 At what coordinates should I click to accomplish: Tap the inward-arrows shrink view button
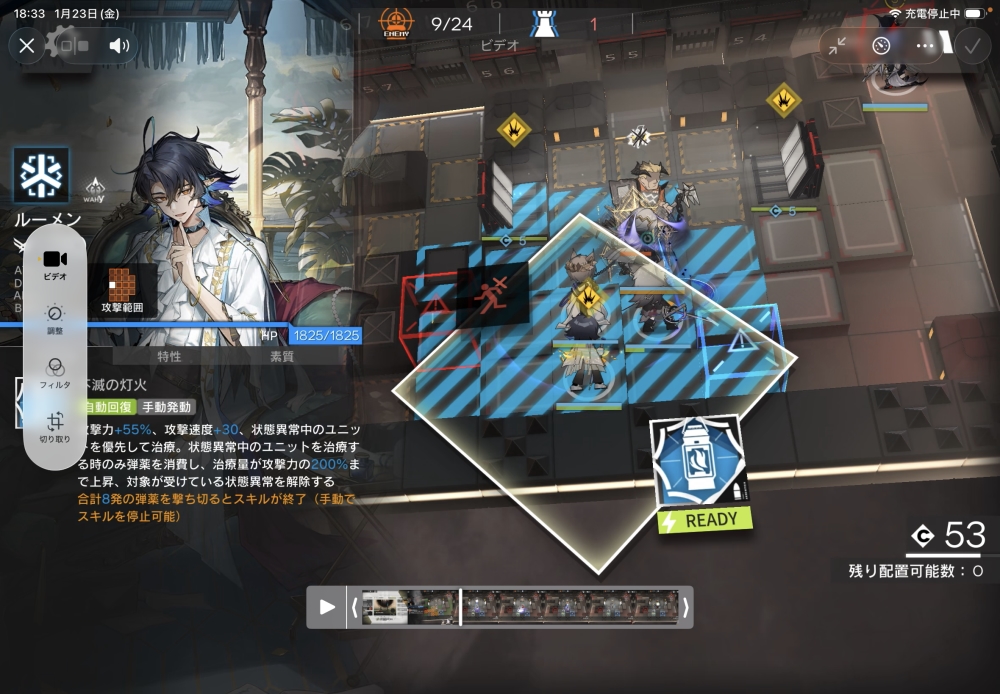tap(837, 45)
